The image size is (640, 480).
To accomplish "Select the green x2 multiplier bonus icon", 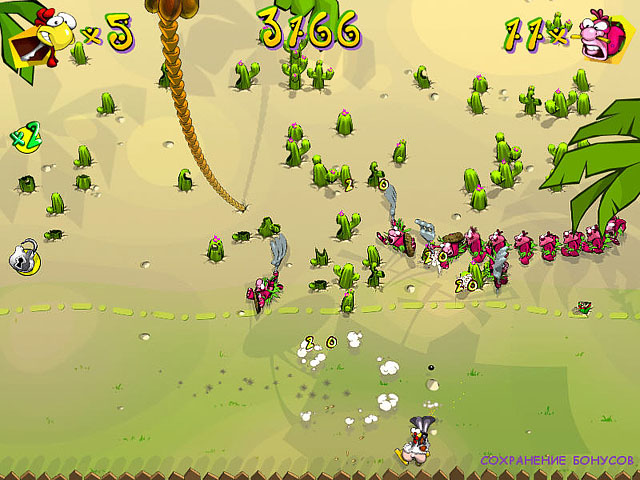I will click(x=25, y=135).
